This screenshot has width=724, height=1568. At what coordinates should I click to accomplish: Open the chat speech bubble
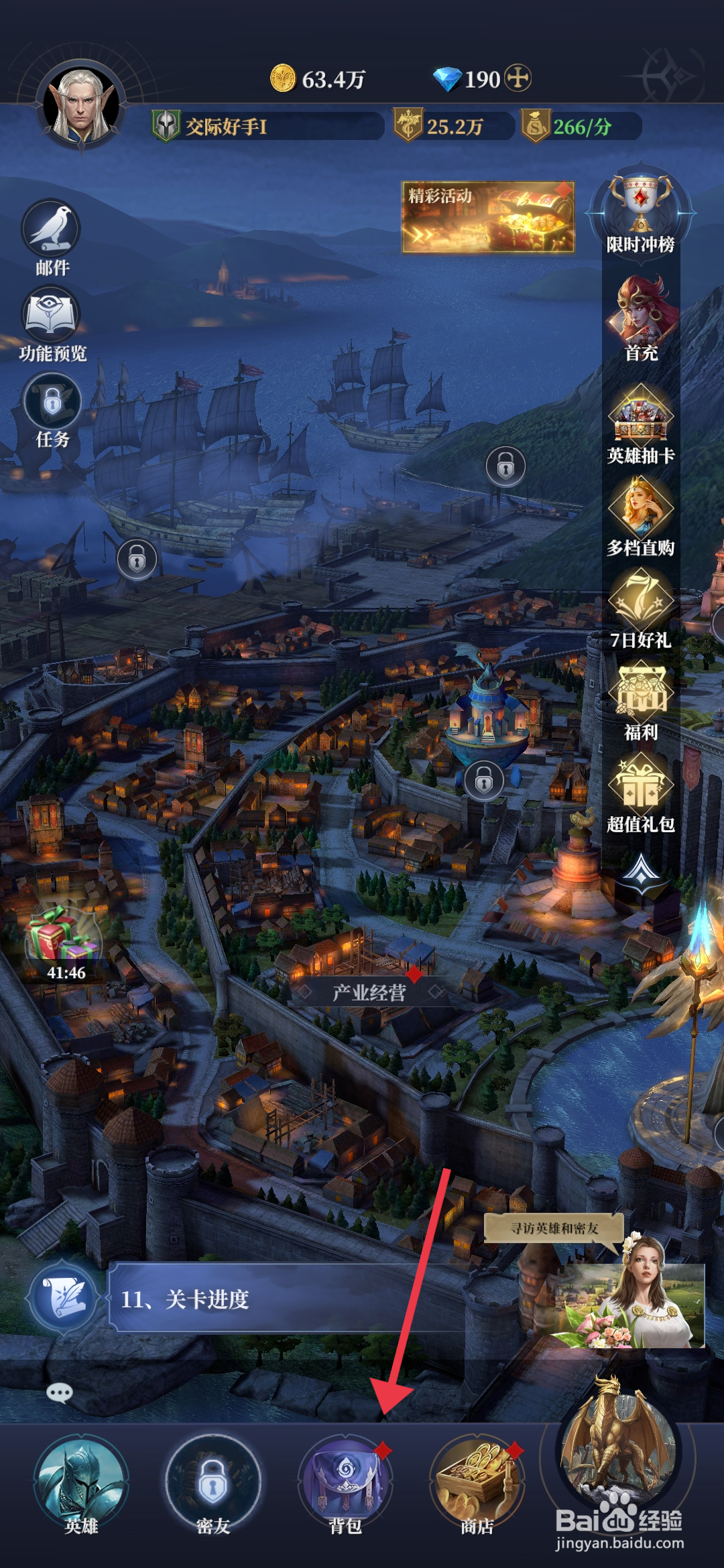tap(60, 1394)
